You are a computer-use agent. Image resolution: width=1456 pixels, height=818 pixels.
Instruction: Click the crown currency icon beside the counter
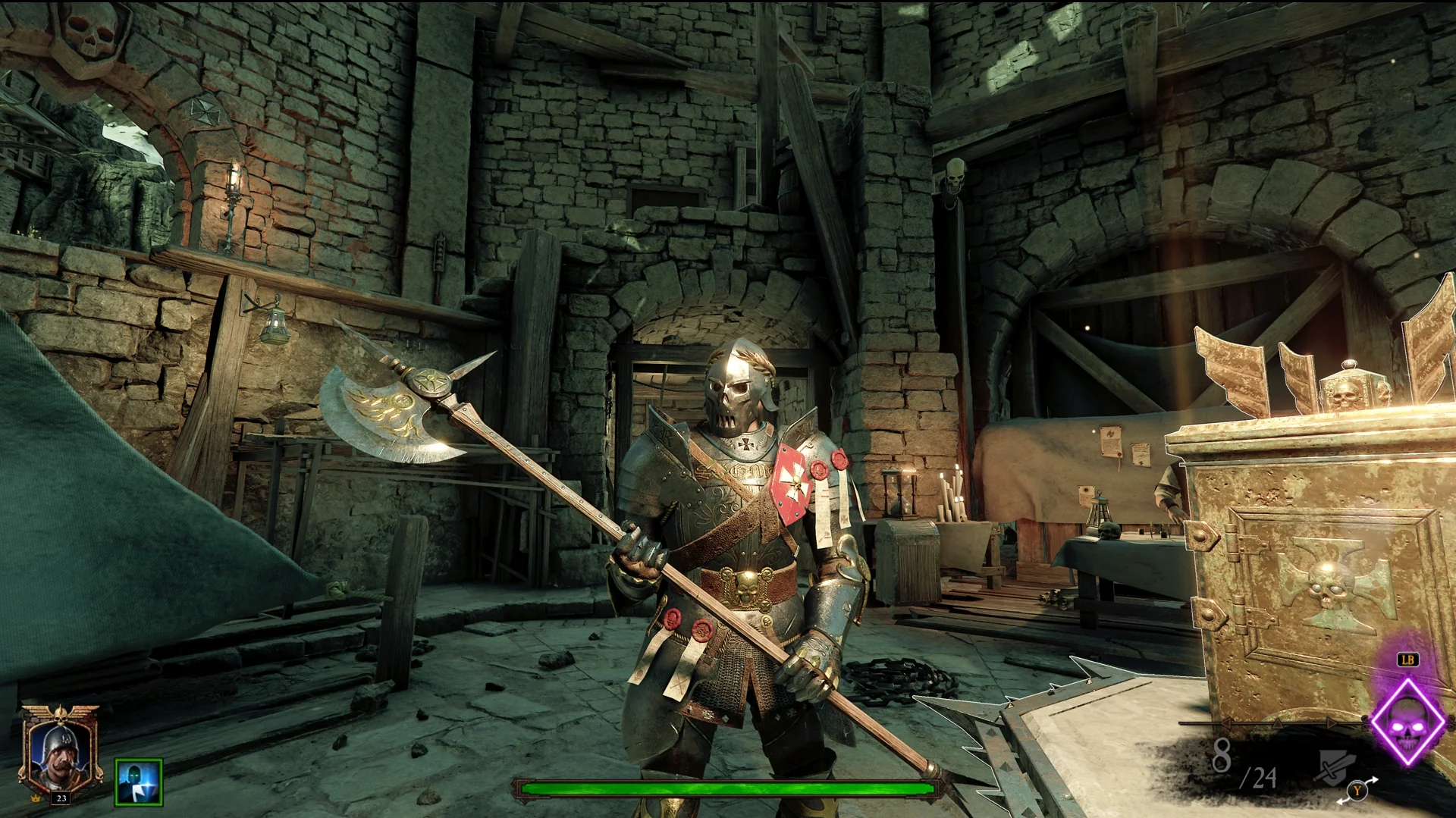[35, 798]
